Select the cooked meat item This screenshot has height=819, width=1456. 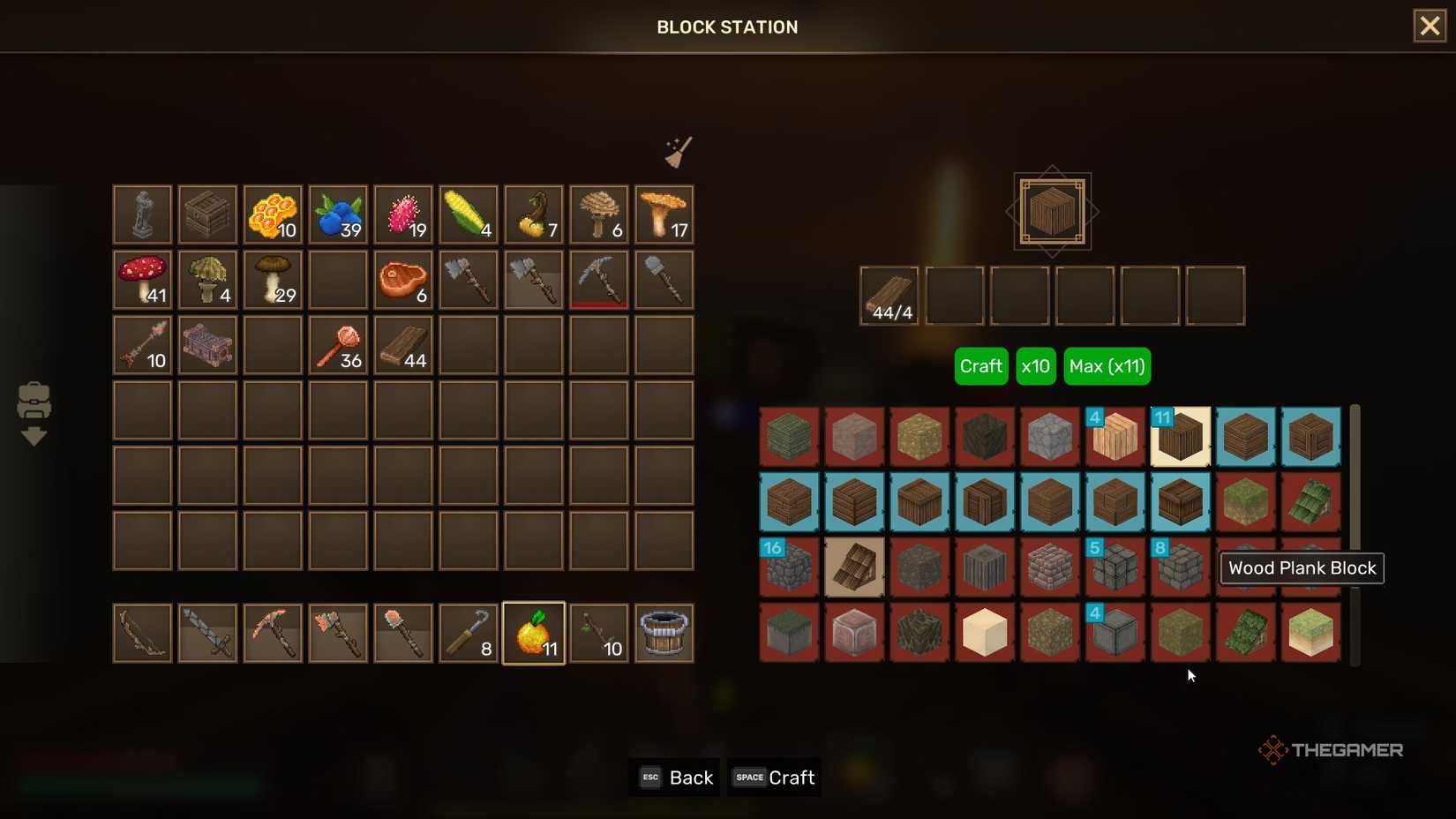pyautogui.click(x=403, y=280)
